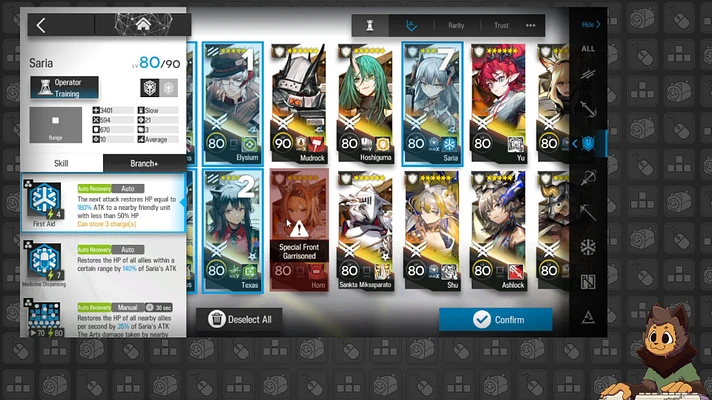712x400 pixels.
Task: Go back using the arrow button
Action: click(41, 25)
